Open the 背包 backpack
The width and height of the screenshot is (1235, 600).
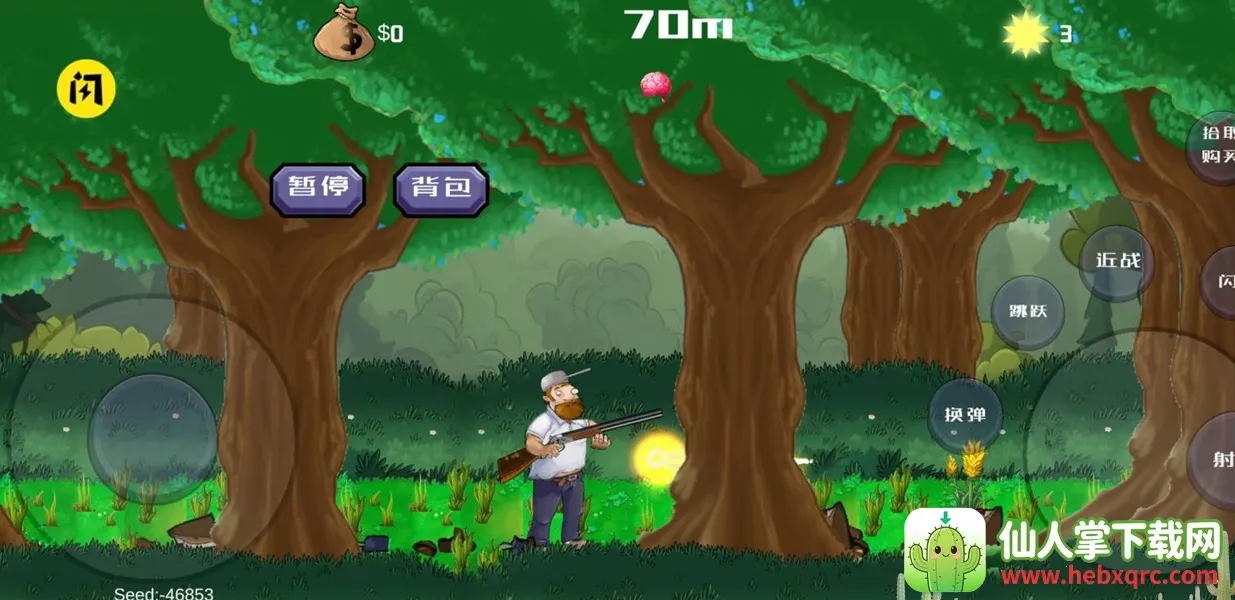click(x=441, y=189)
